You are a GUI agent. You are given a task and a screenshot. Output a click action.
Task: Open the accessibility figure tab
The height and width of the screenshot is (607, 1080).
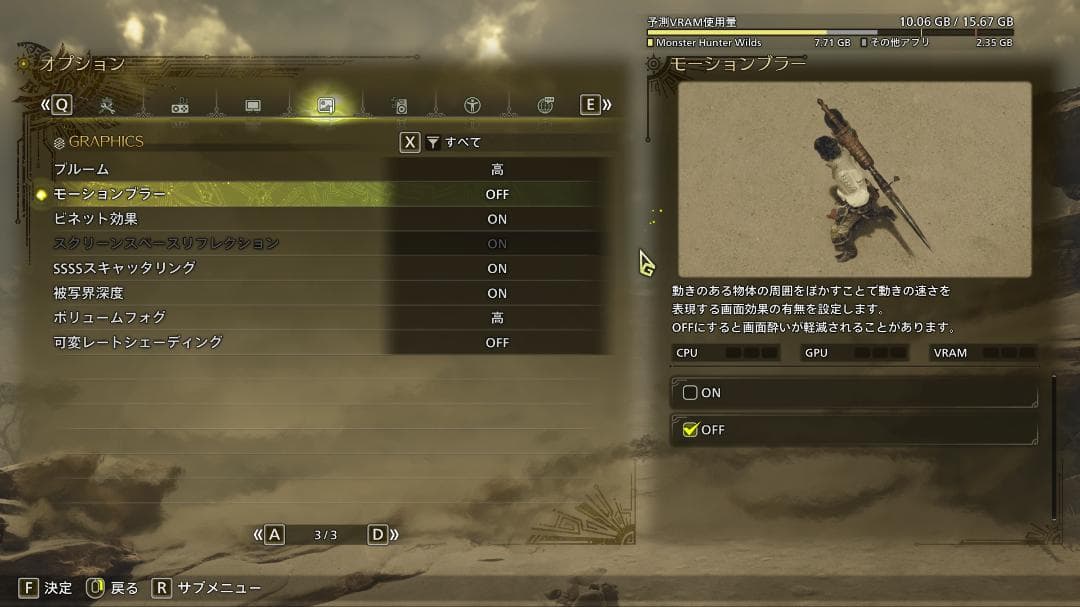click(472, 105)
